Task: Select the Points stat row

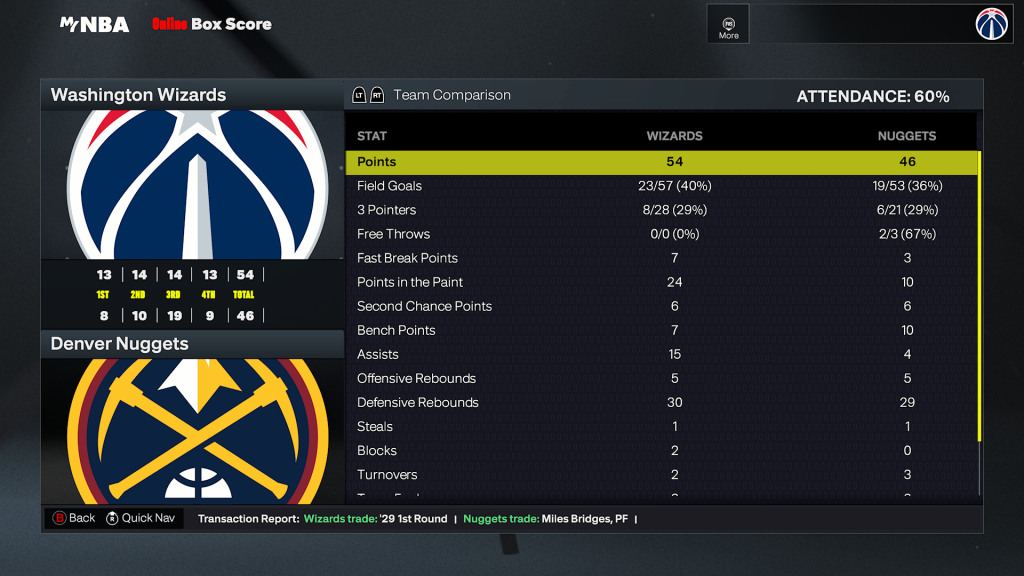Action: (x=661, y=162)
